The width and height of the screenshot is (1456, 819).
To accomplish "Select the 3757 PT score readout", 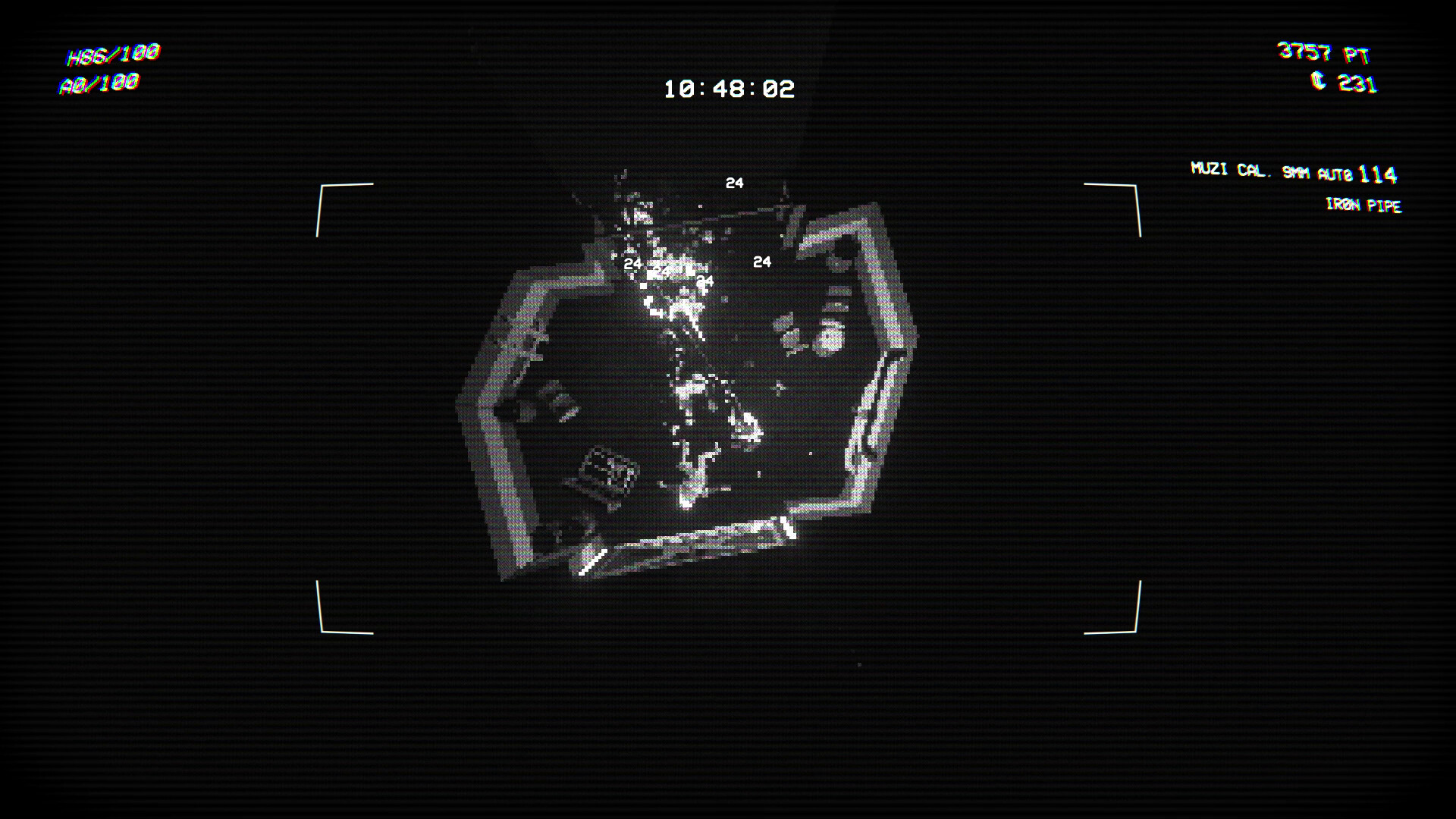I will tap(1325, 52).
